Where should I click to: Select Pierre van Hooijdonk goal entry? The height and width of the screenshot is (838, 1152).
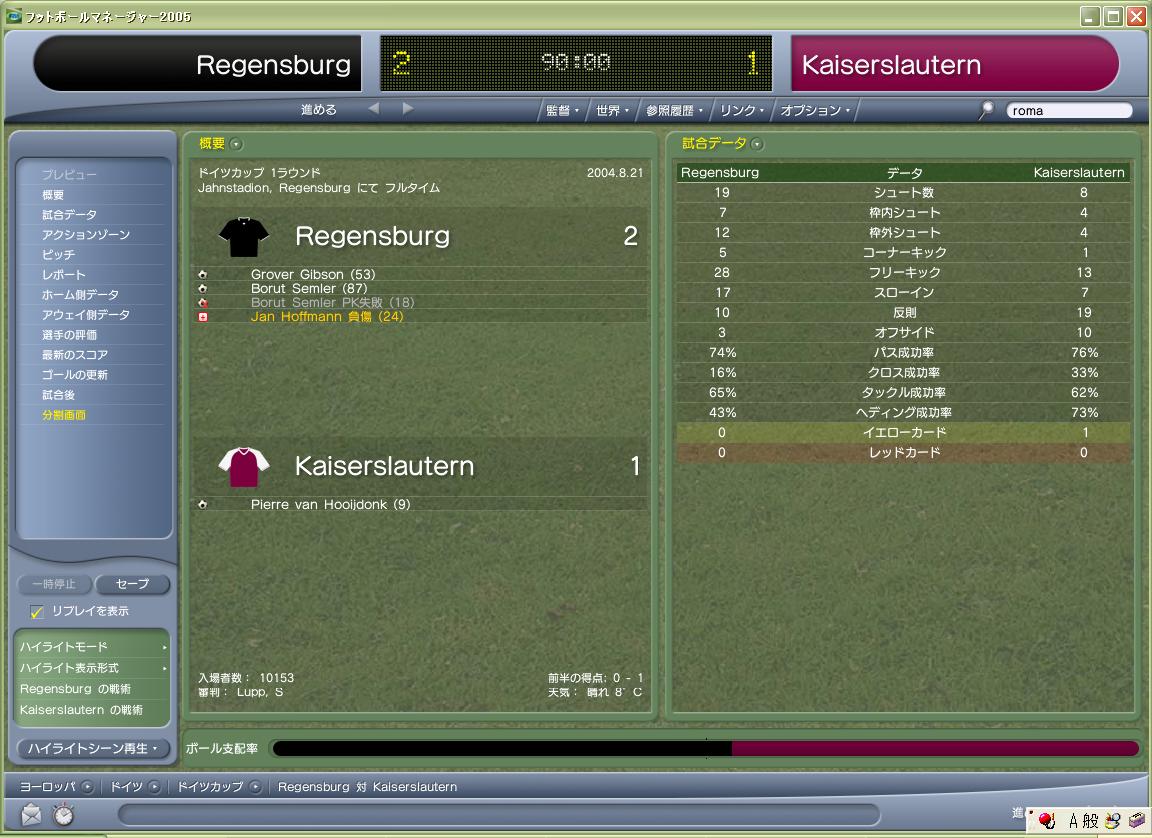pos(330,505)
